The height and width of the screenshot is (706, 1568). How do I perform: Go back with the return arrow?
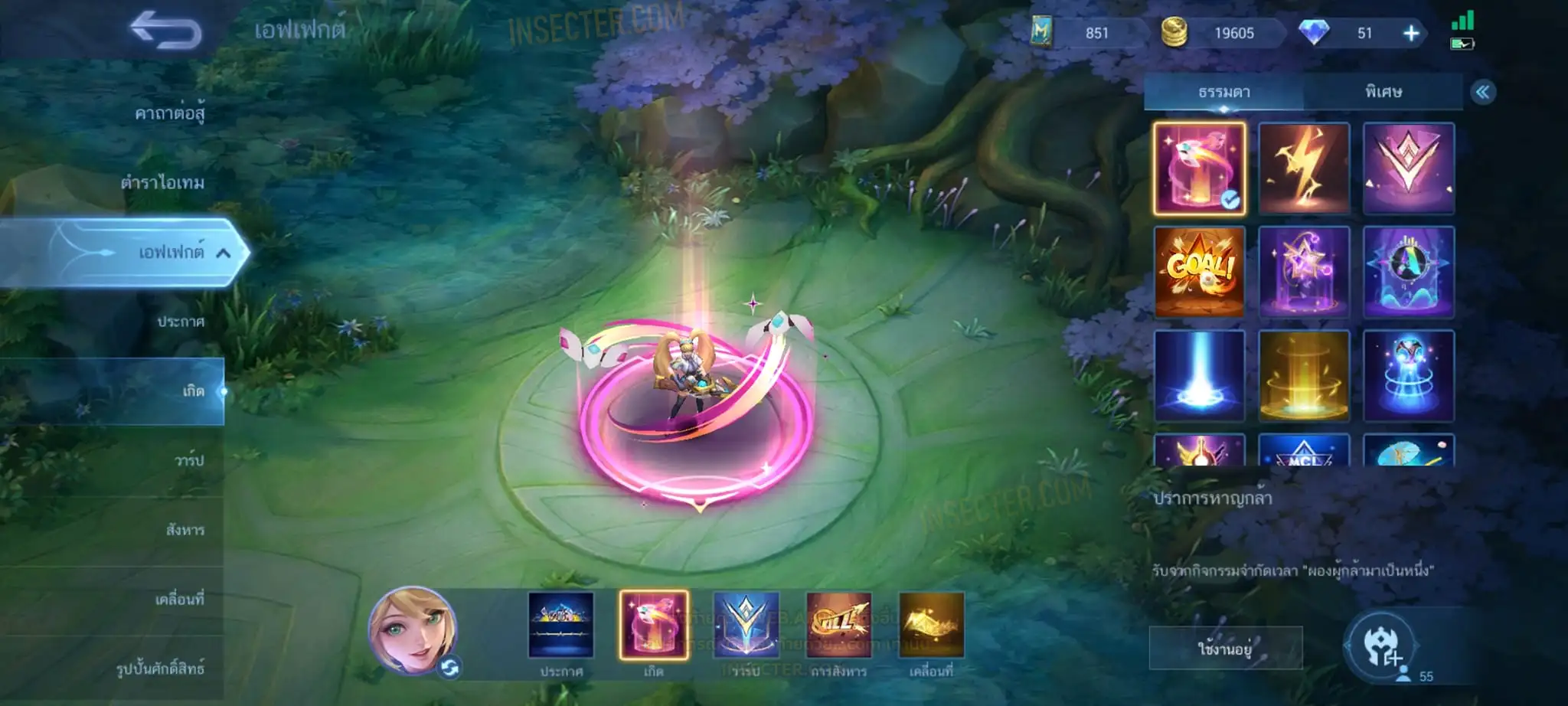165,31
